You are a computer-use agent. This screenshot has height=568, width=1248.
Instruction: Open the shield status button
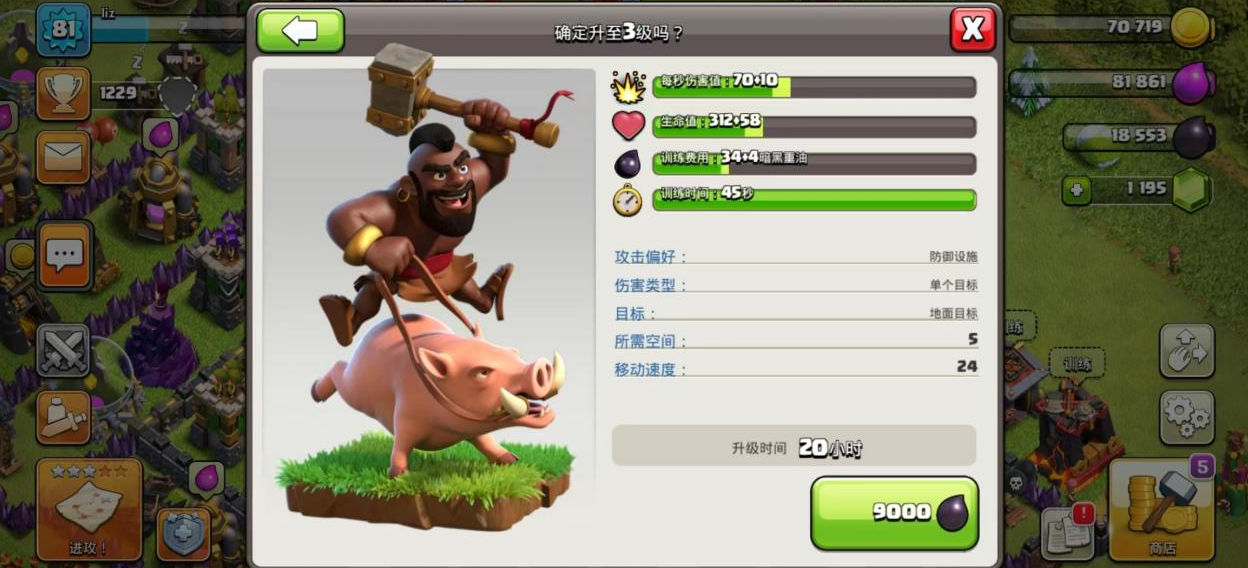coord(184,536)
